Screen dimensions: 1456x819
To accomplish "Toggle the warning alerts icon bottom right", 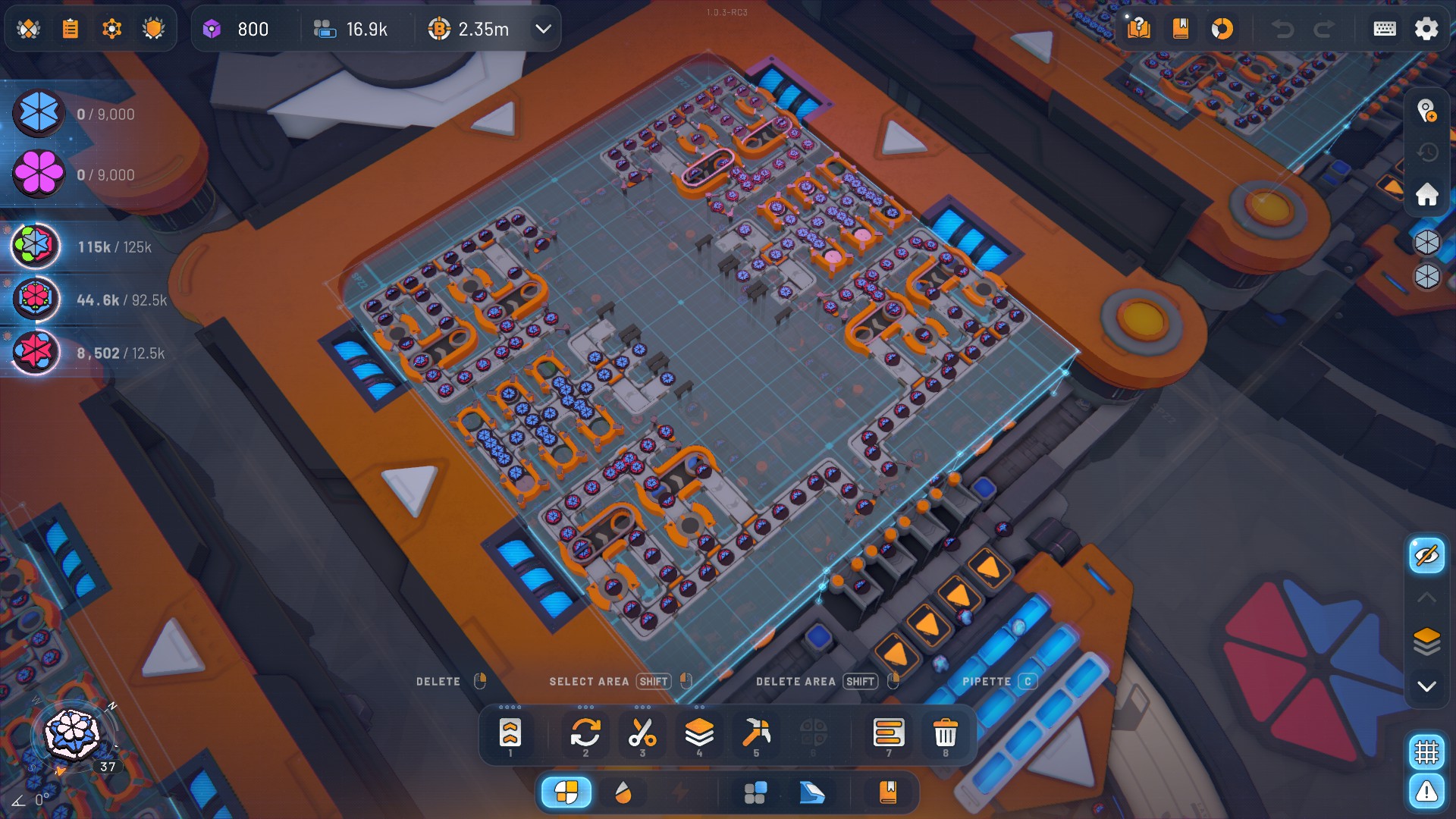I will (1426, 792).
